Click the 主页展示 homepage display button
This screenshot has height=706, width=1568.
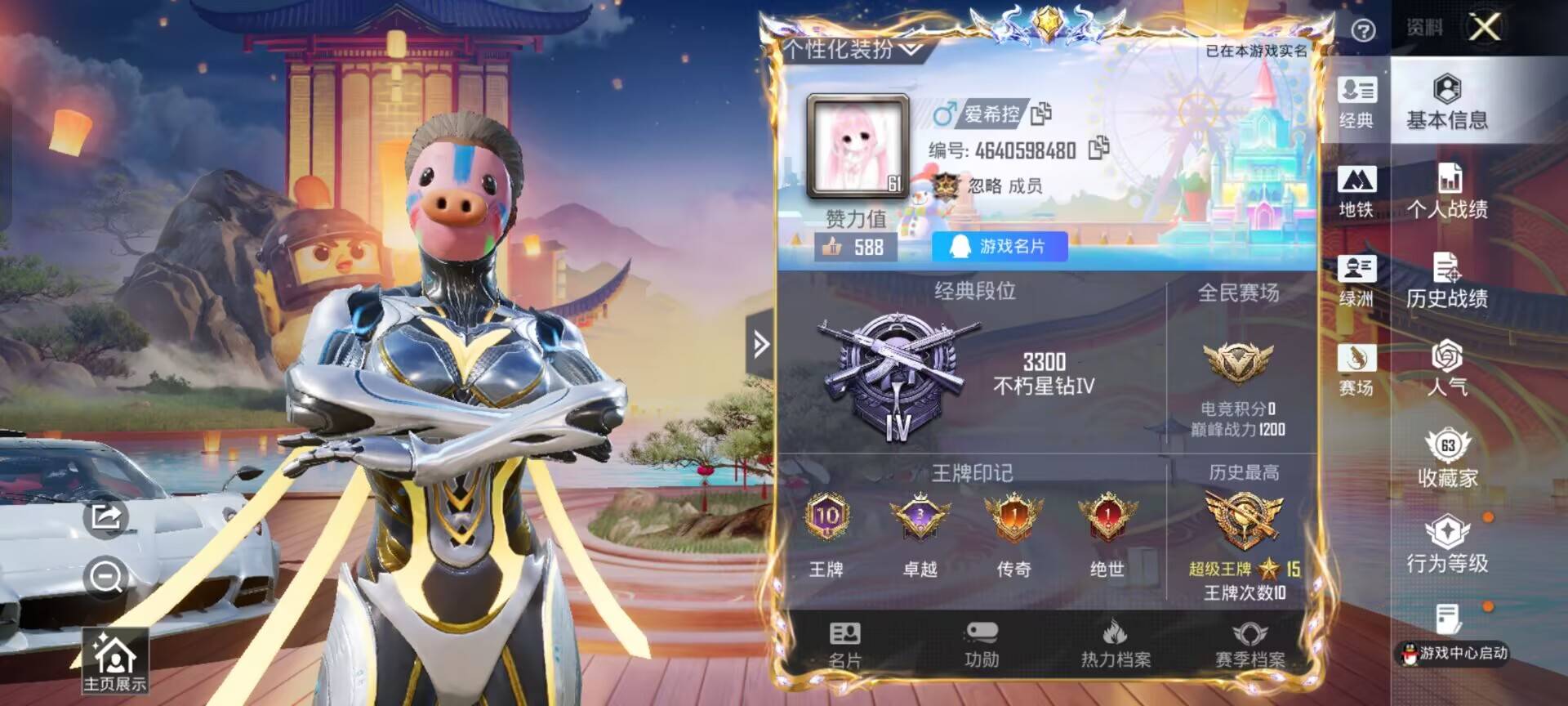click(114, 662)
